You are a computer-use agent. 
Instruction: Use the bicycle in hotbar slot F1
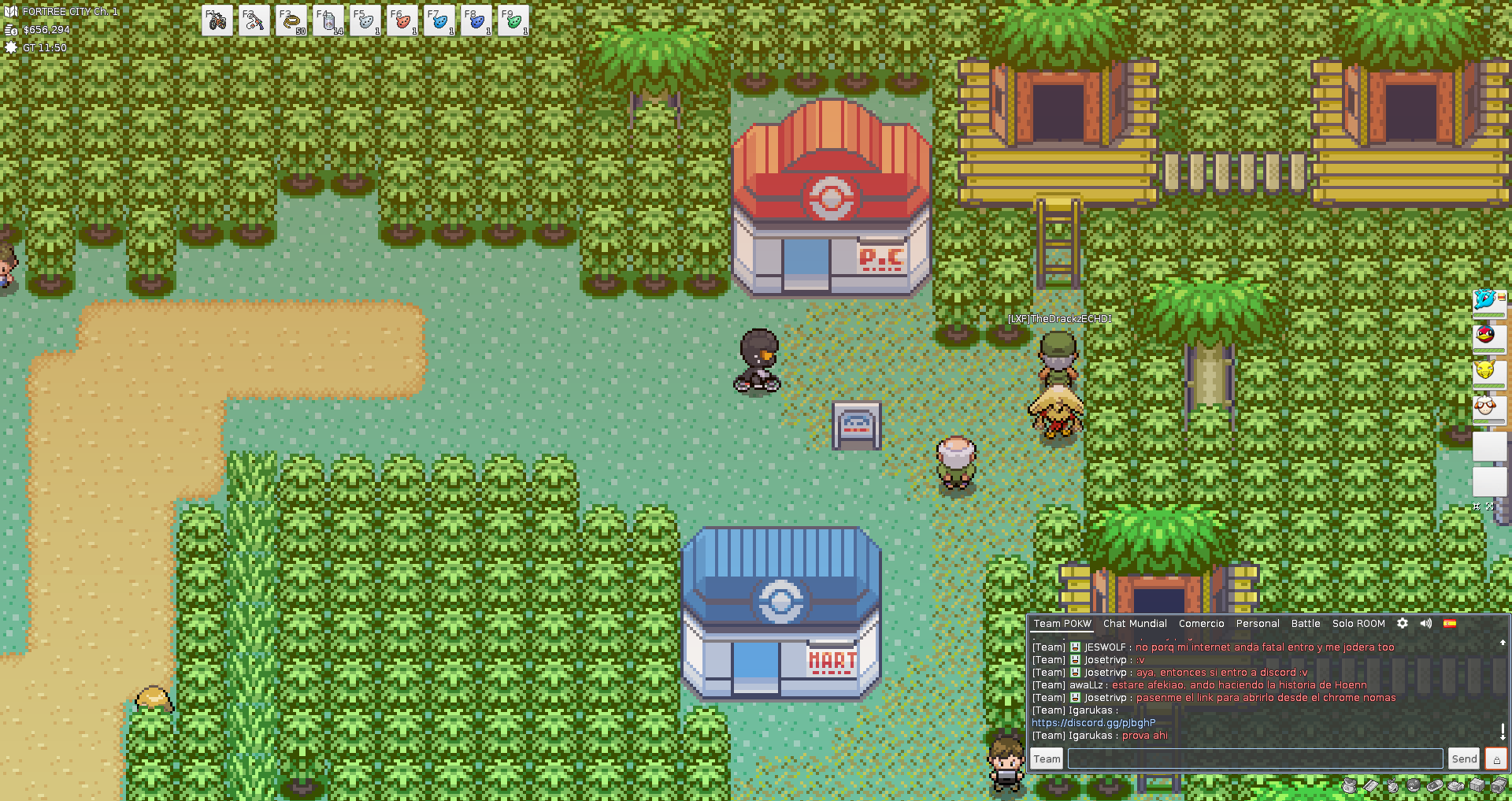[217, 21]
